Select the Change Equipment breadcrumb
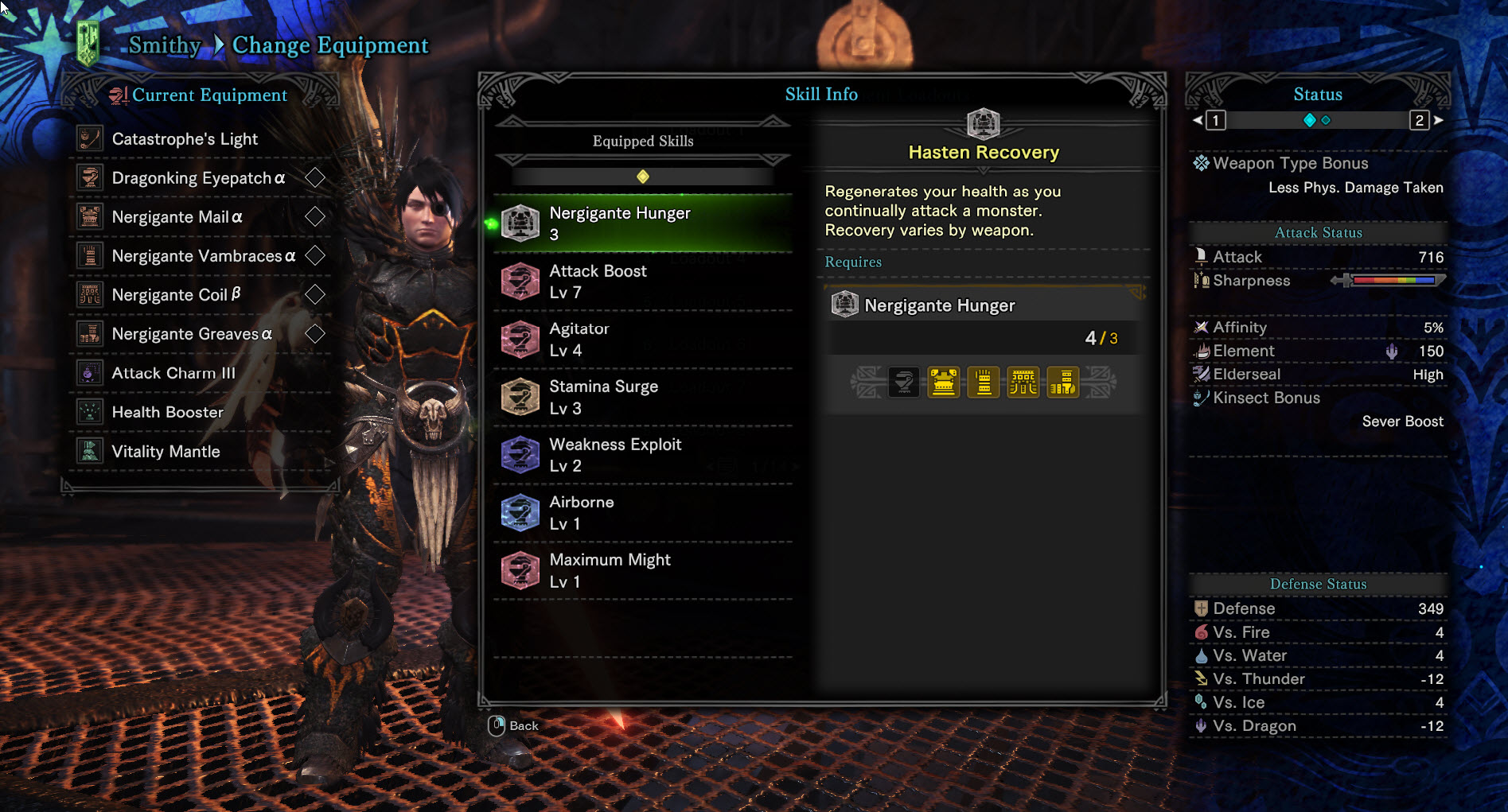The height and width of the screenshot is (812, 1508). tap(329, 45)
